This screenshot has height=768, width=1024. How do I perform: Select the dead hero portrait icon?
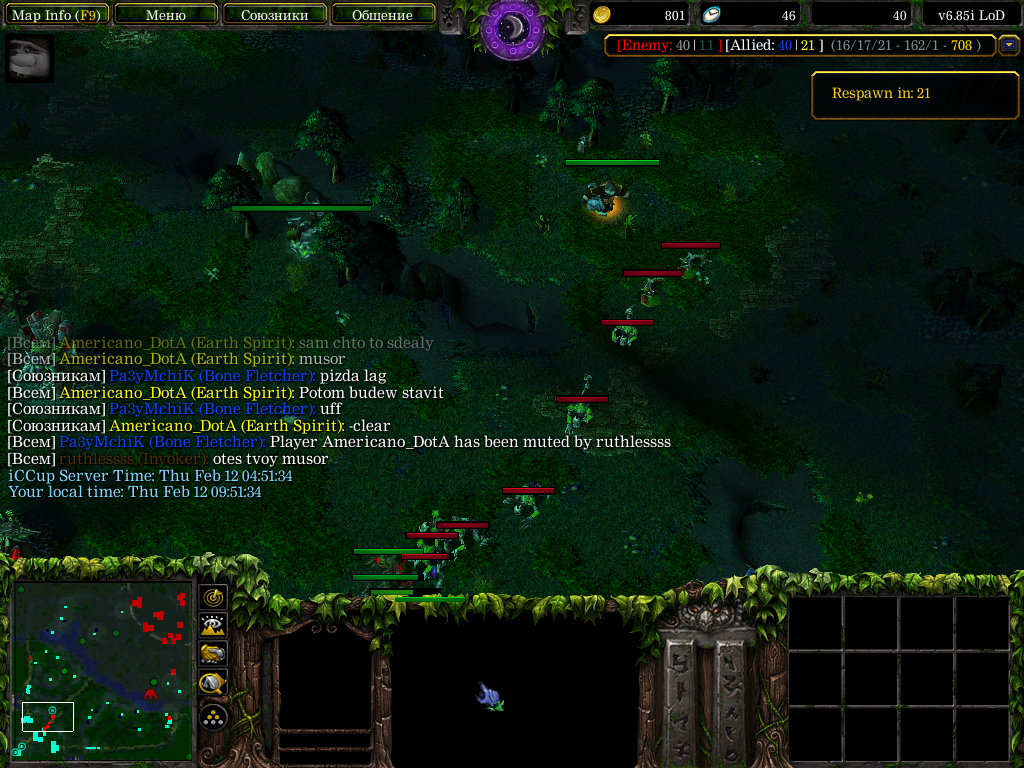pos(30,60)
